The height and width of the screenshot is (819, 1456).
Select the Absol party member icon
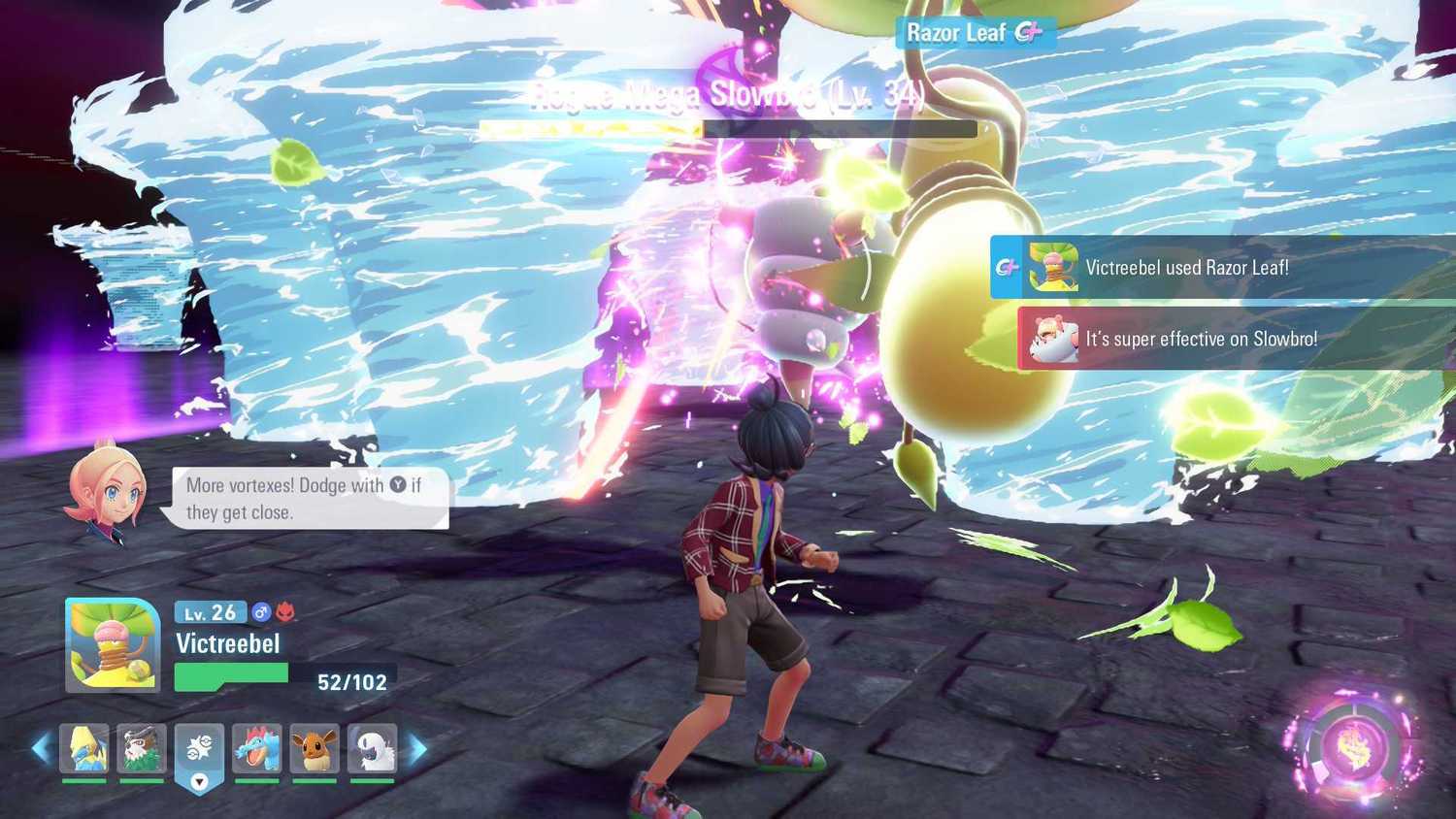(x=373, y=747)
